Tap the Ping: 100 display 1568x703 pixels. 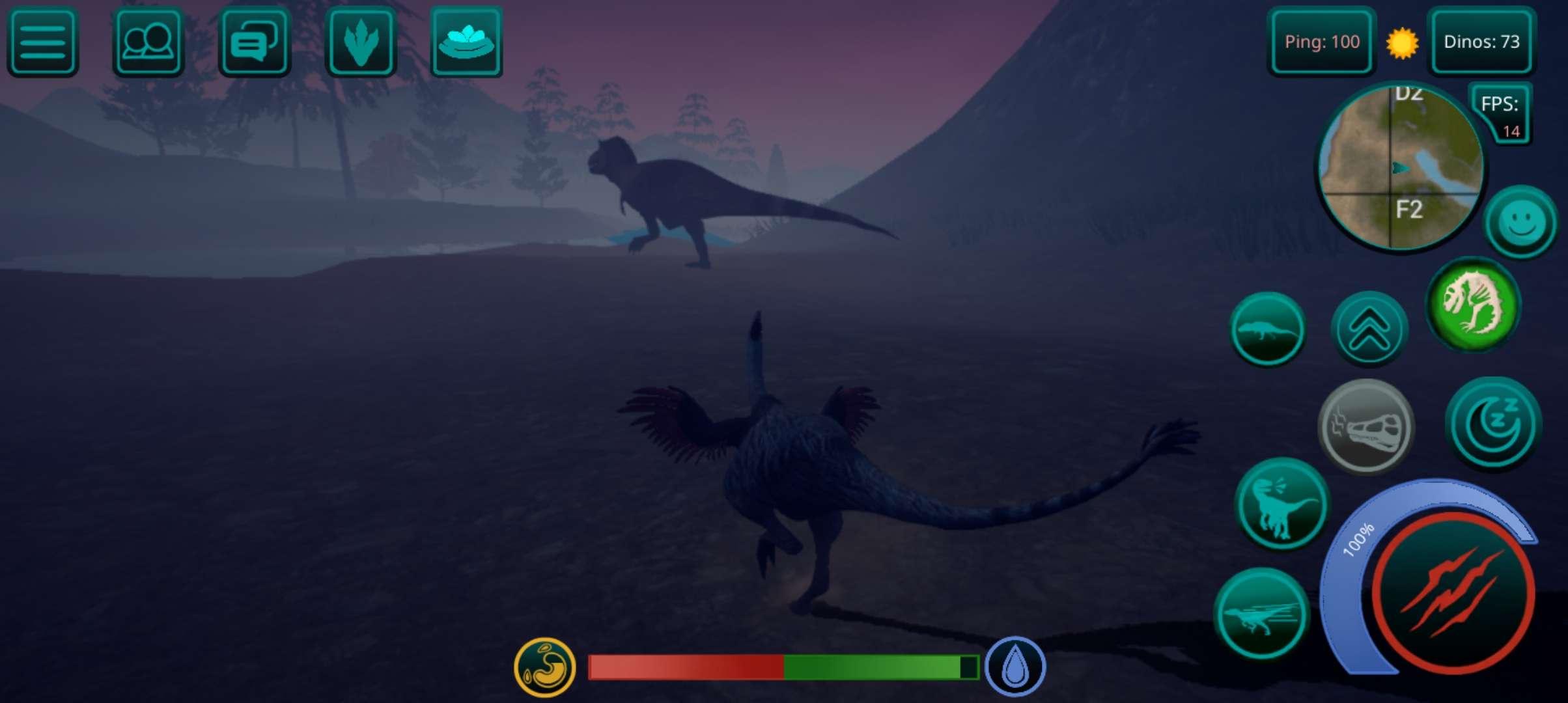(x=1322, y=42)
